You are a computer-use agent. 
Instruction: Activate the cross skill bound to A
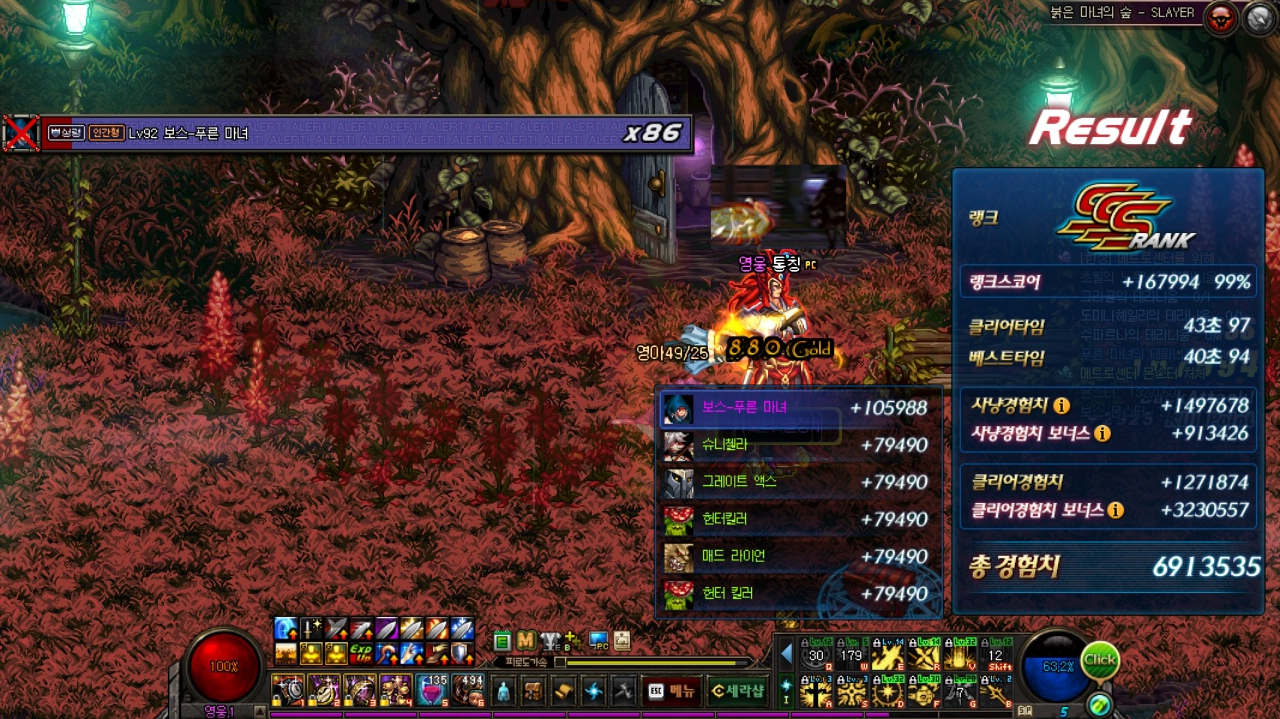815,691
